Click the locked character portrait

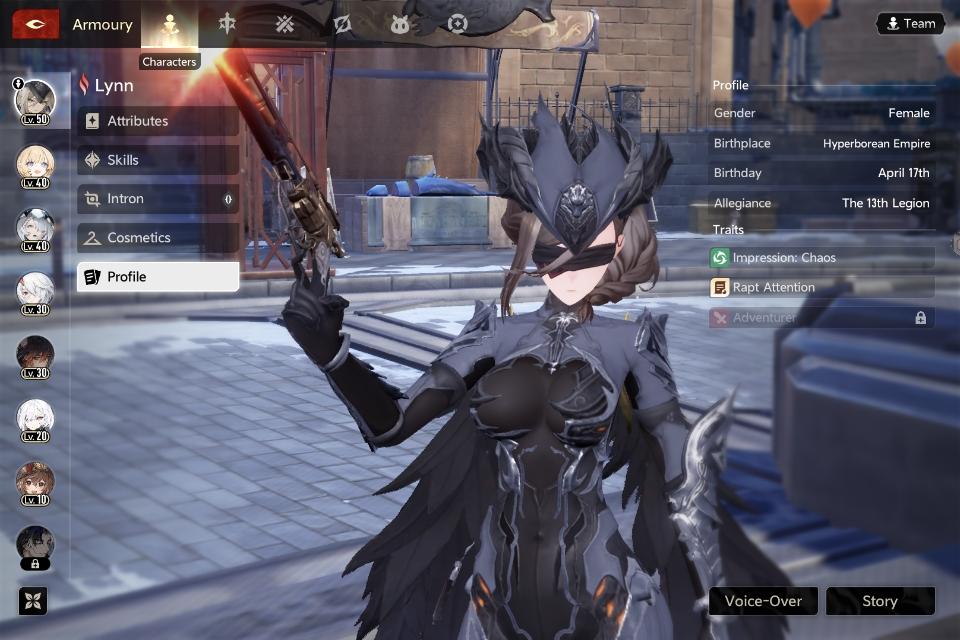pyautogui.click(x=35, y=546)
